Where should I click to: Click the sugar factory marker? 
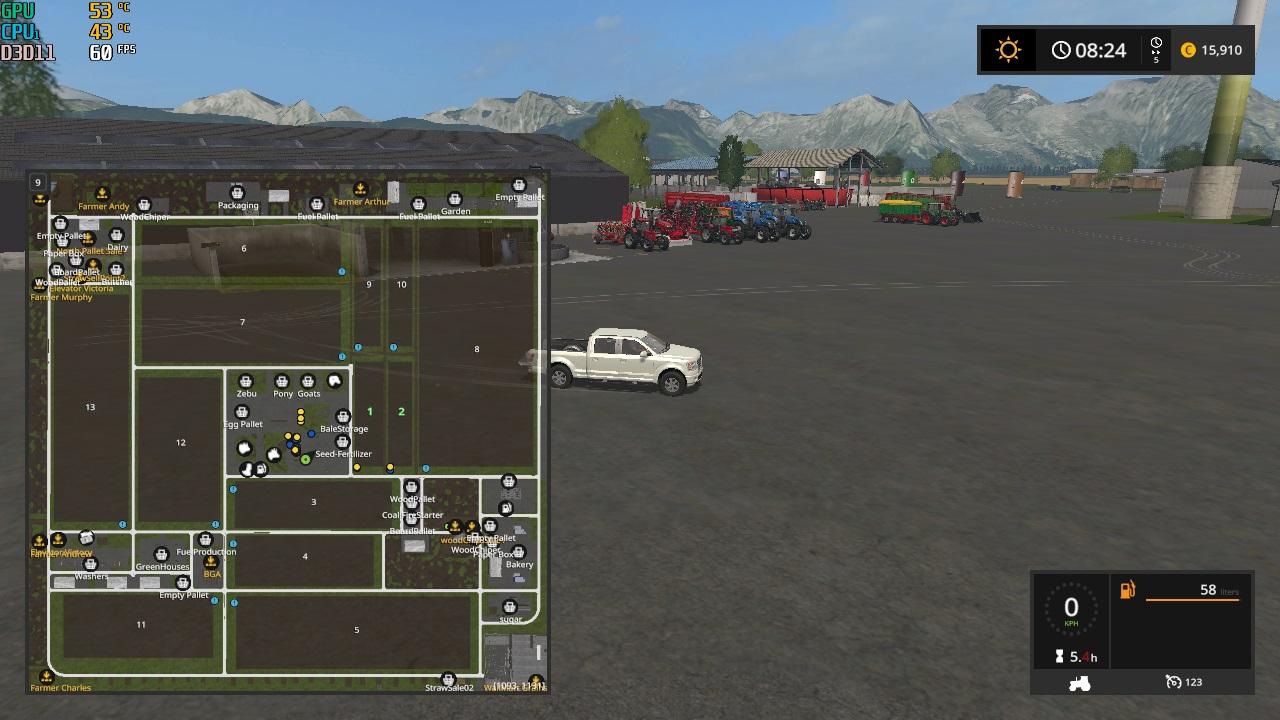tap(510, 607)
